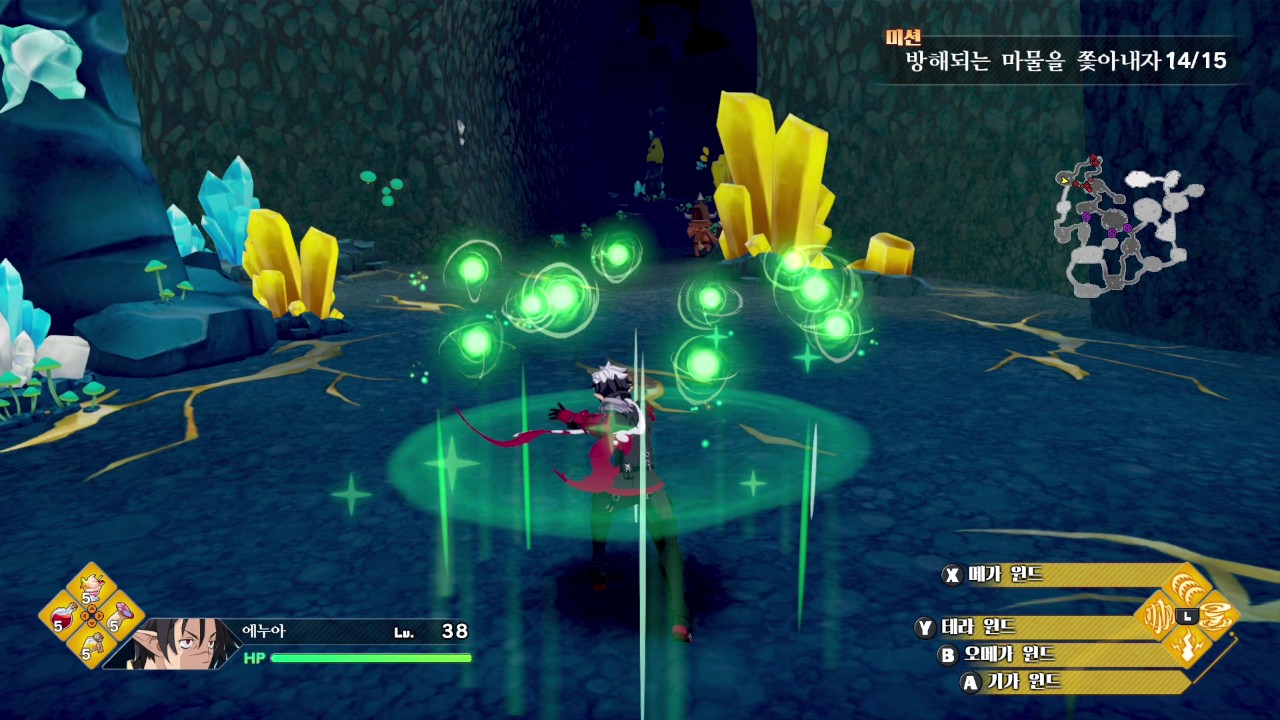Use the mushroom item slot
Screen dimensions: 1280x720
[x=119, y=615]
